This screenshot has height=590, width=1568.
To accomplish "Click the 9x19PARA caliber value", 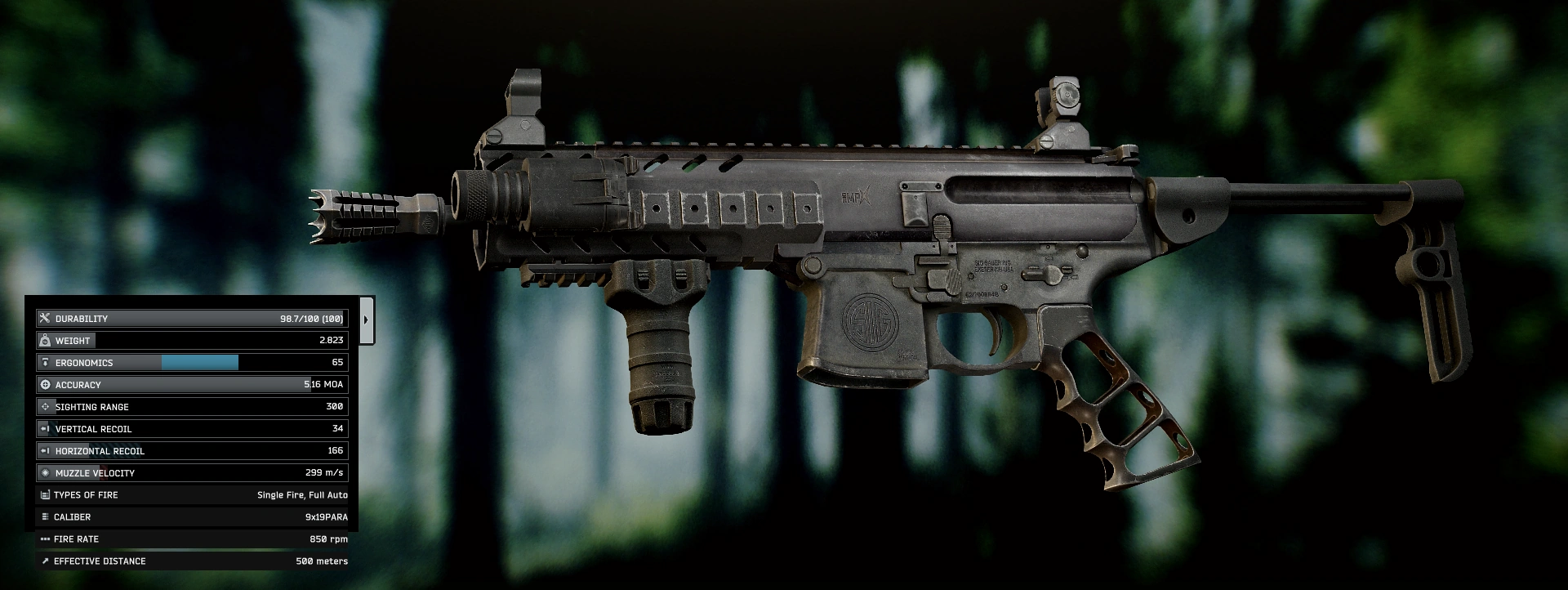I will pyautogui.click(x=325, y=516).
